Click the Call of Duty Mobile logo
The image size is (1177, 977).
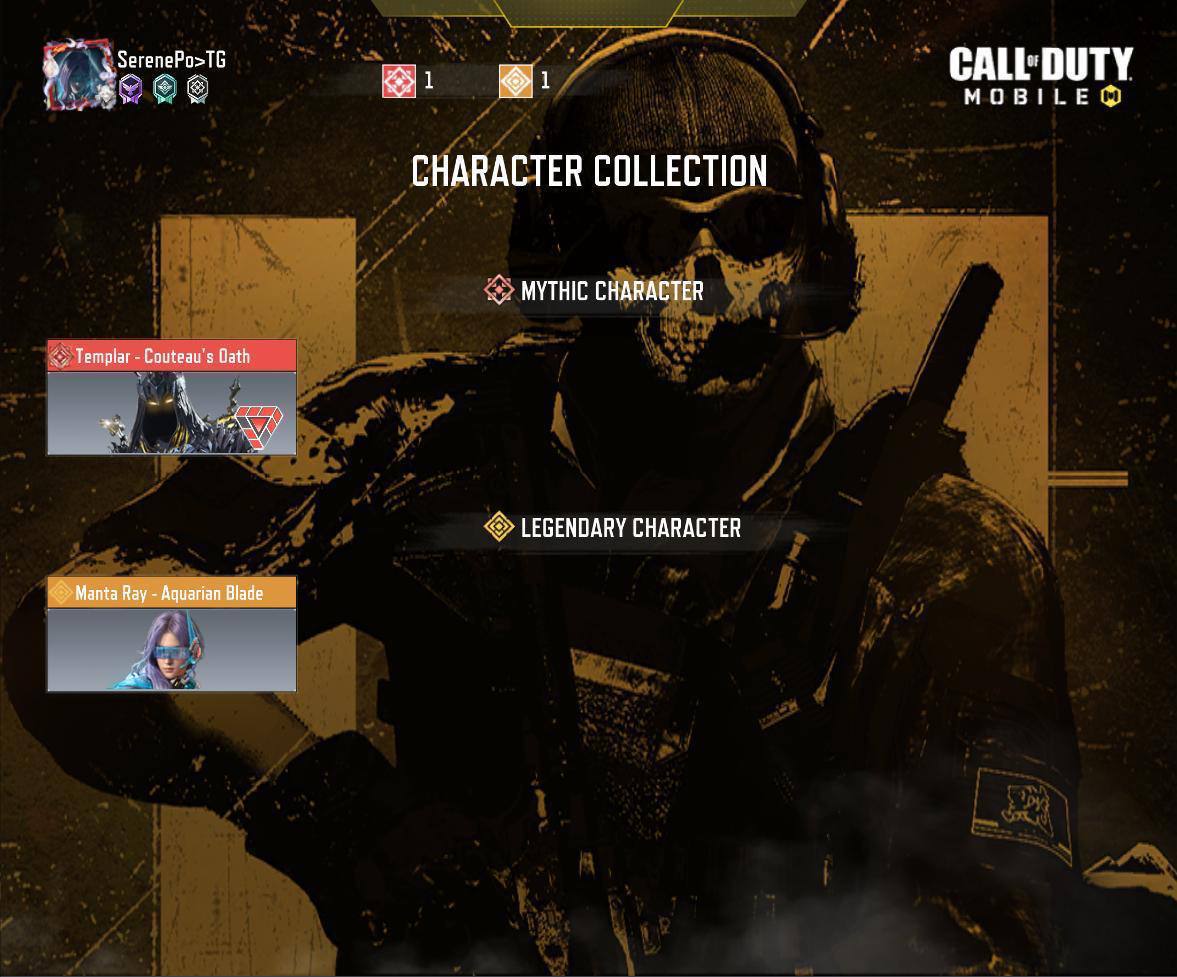[x=1040, y=76]
